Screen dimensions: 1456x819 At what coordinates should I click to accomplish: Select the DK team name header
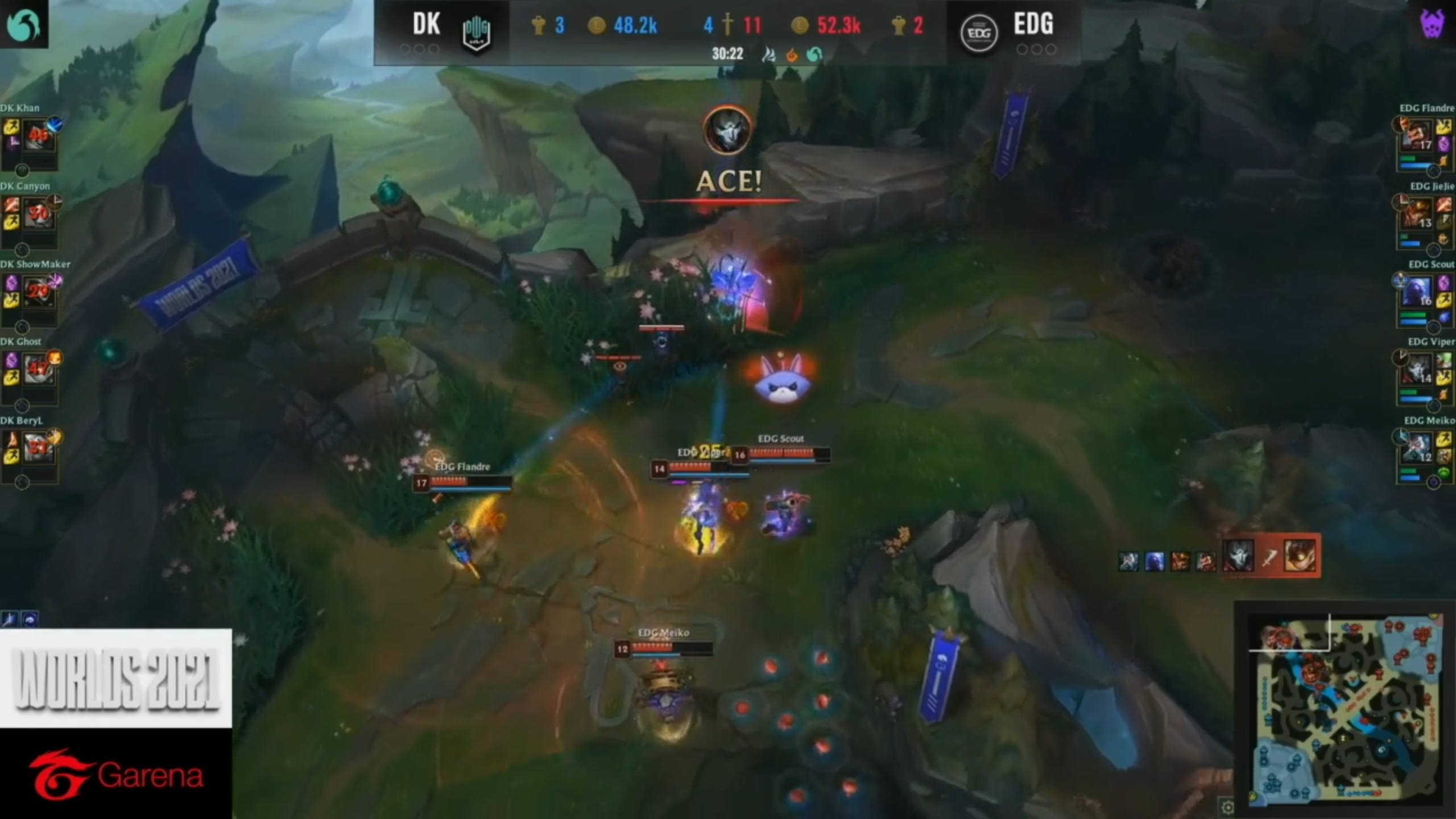(425, 24)
